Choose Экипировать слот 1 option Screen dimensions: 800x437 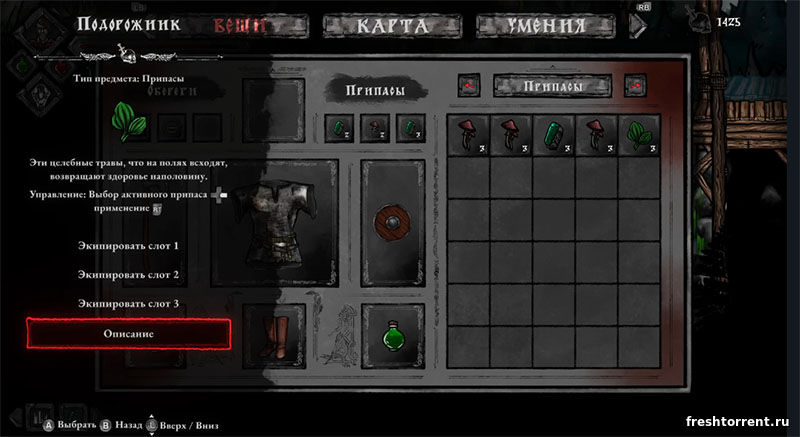(x=128, y=245)
